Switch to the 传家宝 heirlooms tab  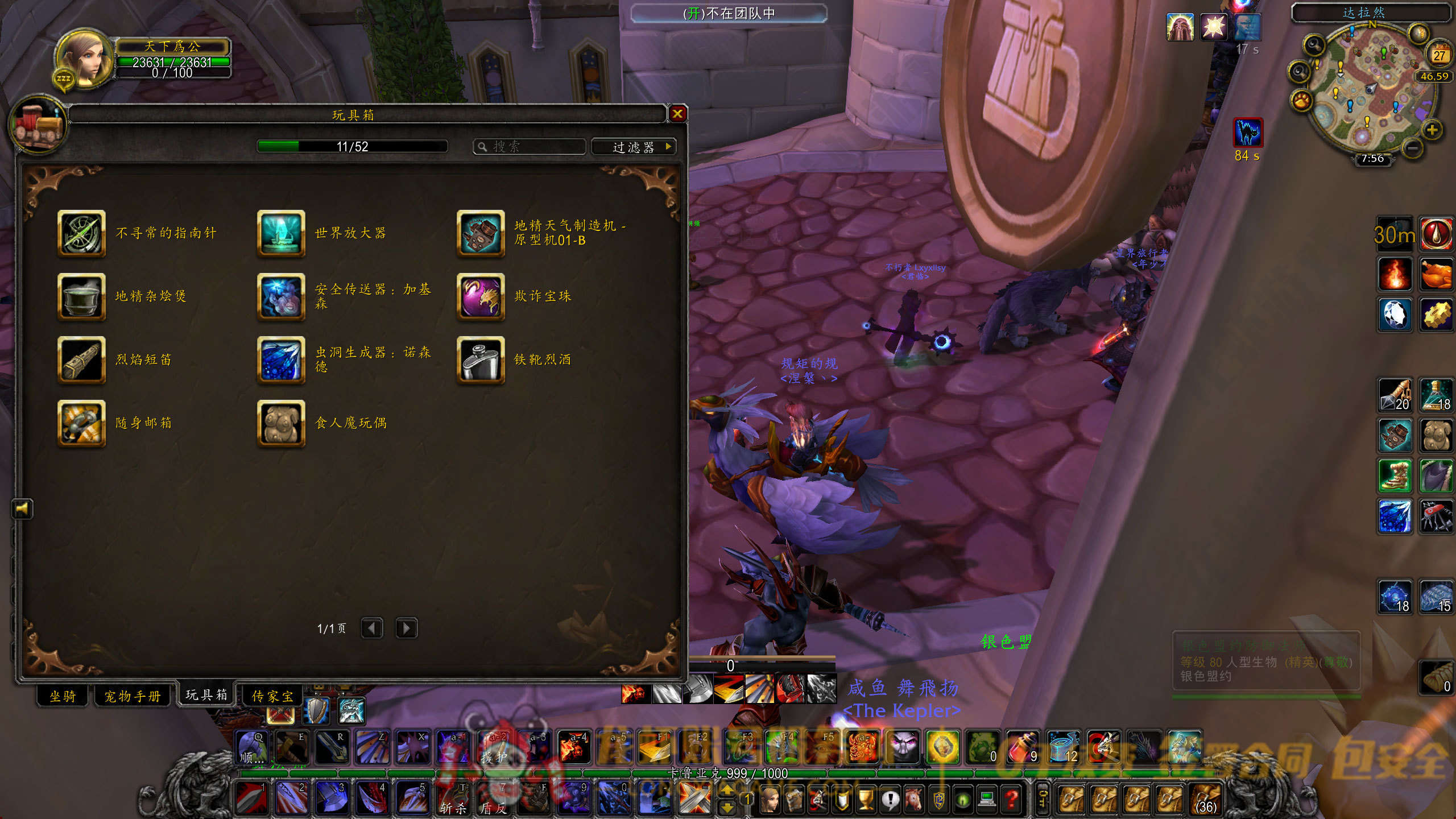tap(272, 696)
